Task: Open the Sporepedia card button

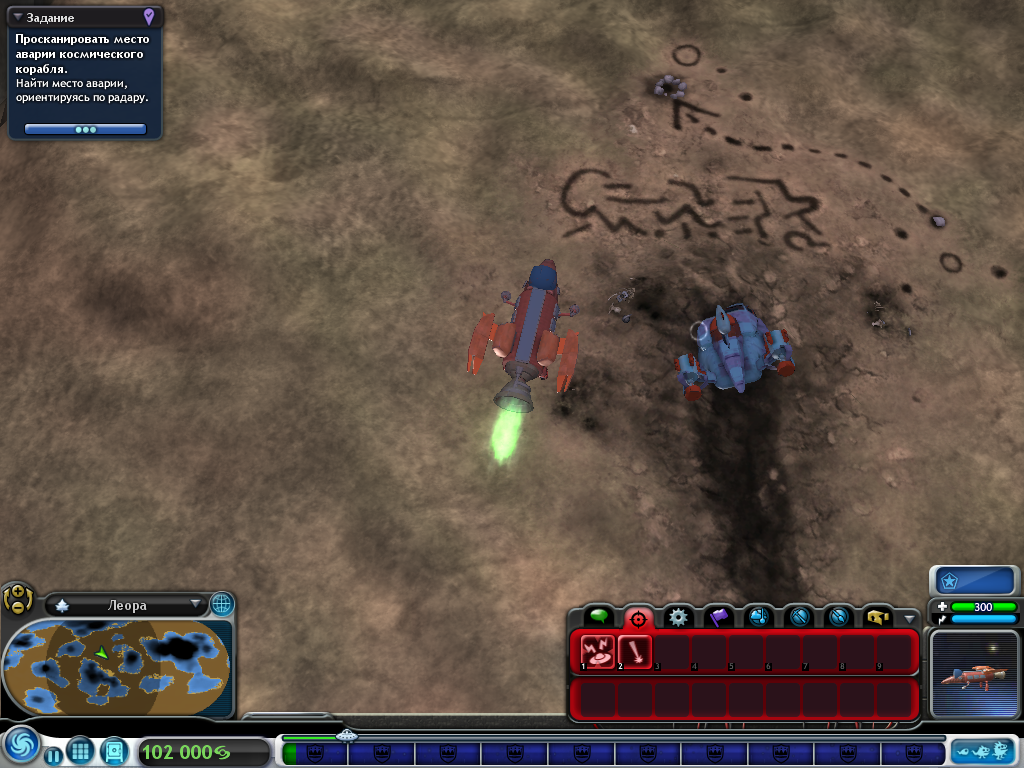Action: [114, 749]
